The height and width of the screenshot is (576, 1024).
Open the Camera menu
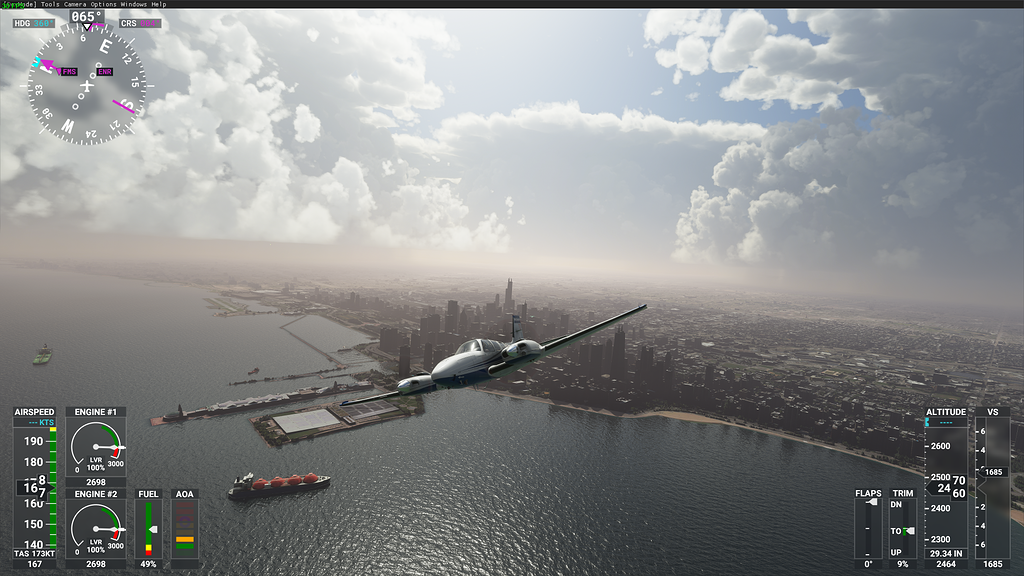[76, 4]
